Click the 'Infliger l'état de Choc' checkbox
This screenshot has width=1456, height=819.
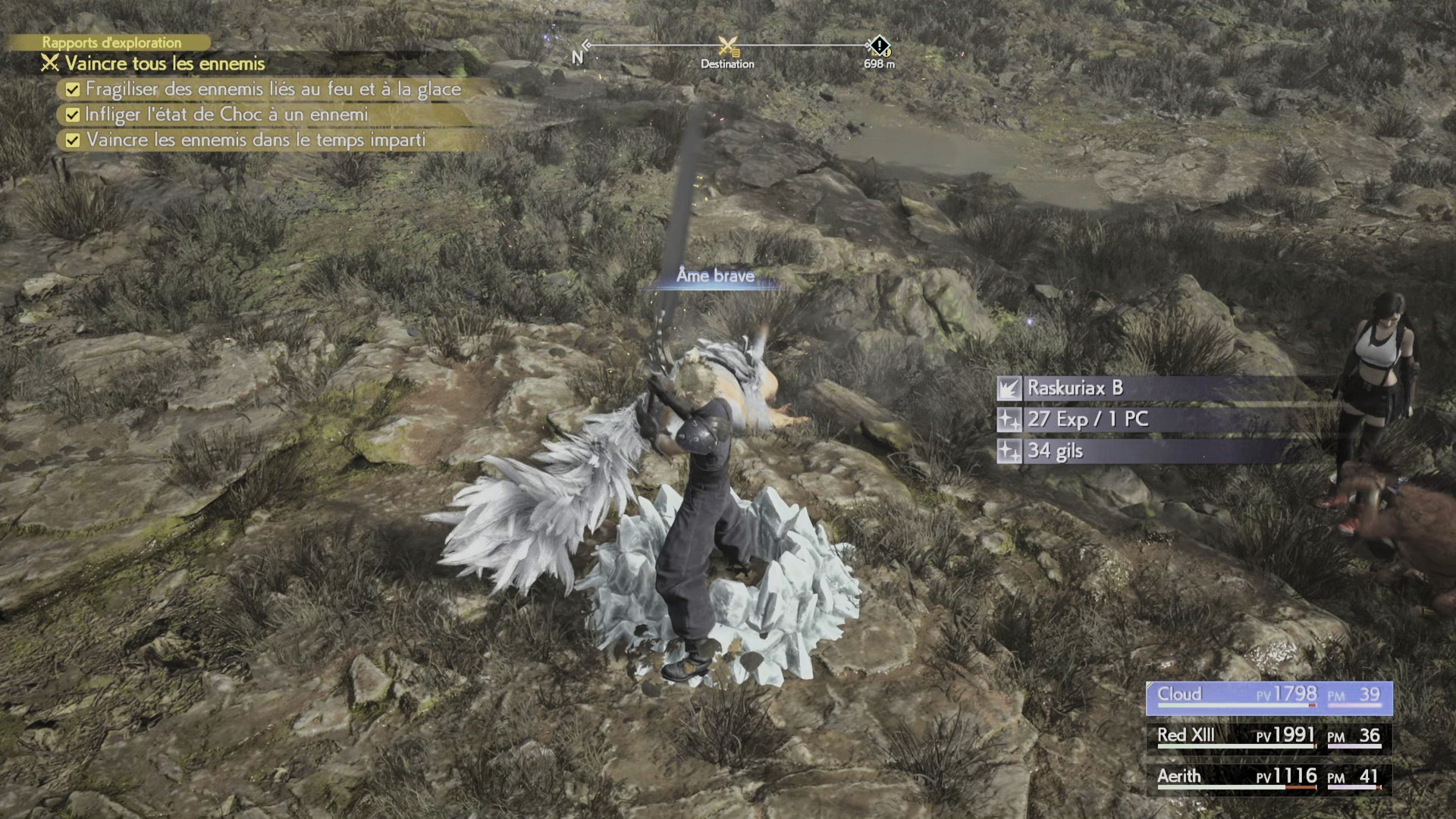click(73, 115)
